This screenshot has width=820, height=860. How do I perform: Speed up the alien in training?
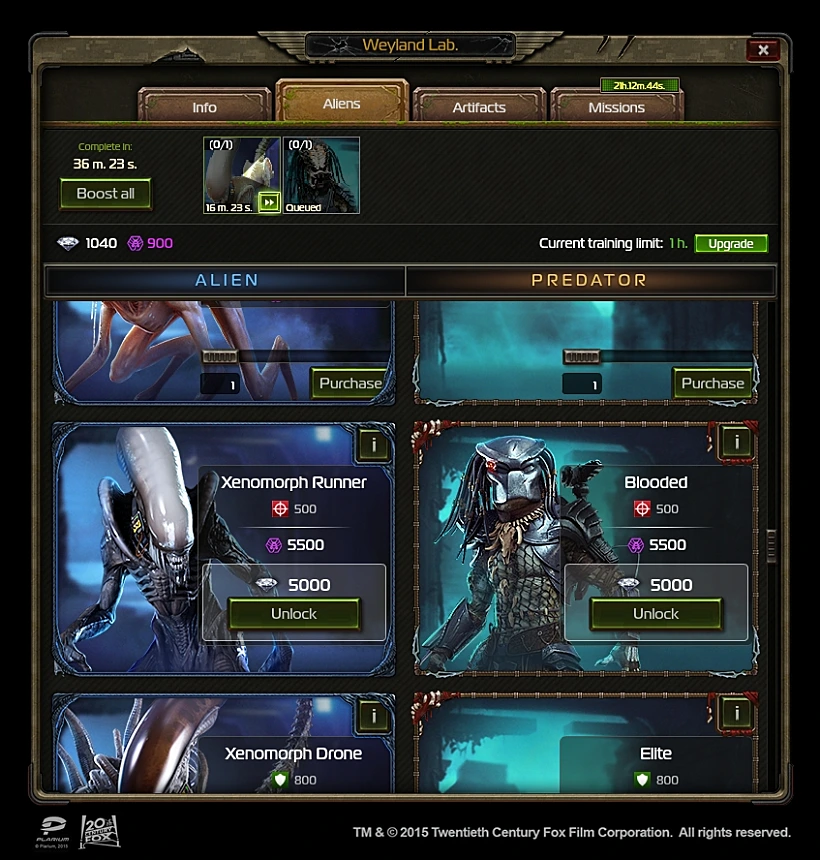268,203
